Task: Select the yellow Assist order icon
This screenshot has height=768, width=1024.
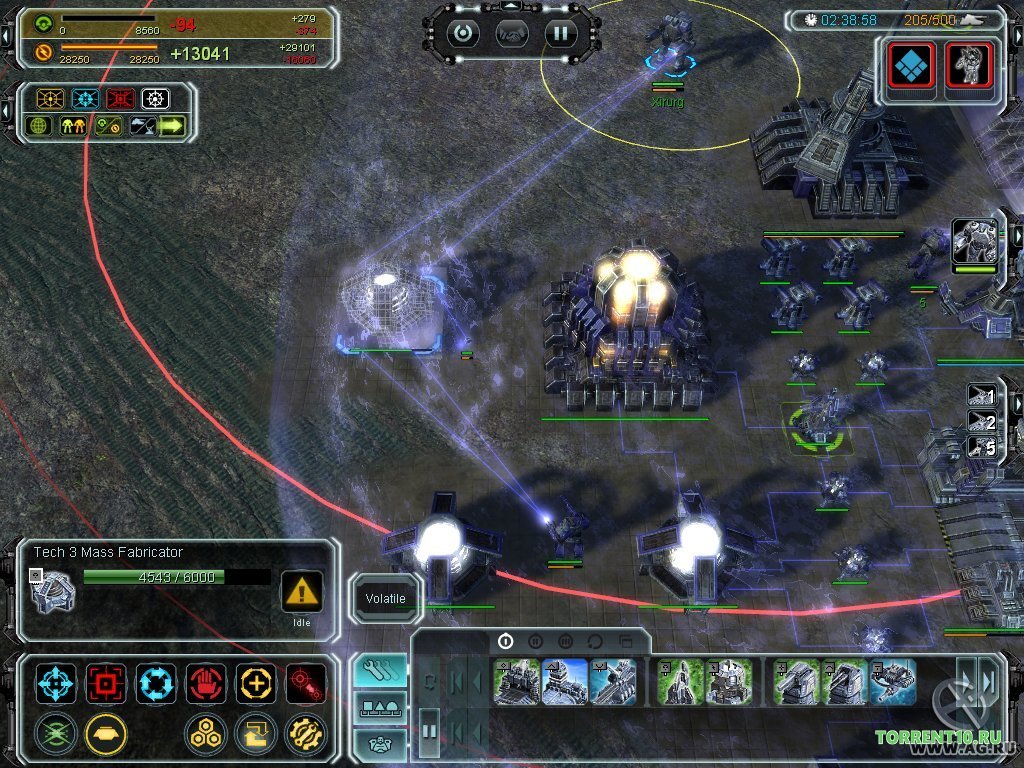Action: click(256, 683)
